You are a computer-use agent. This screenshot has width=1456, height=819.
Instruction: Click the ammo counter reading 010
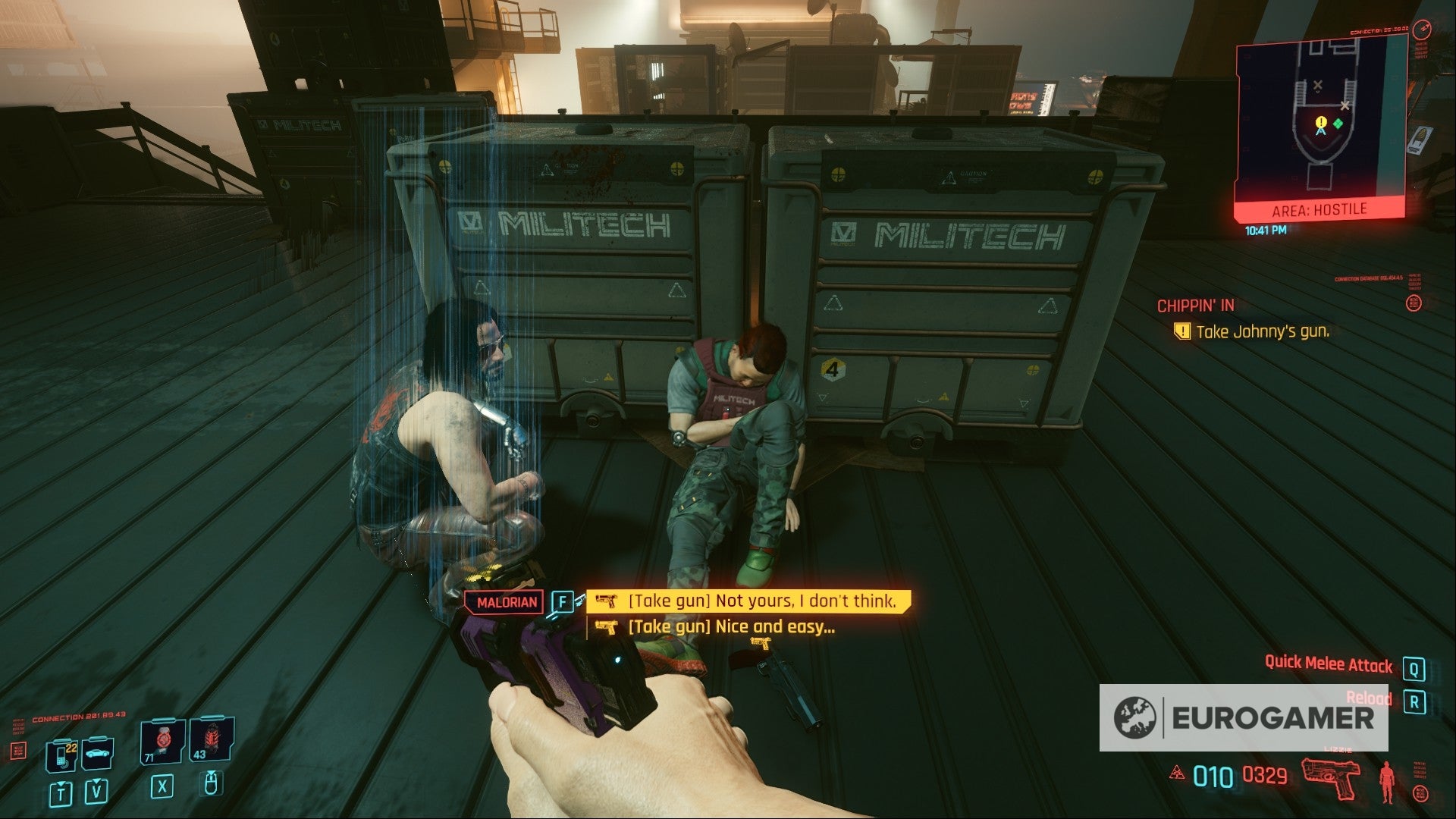(1213, 776)
